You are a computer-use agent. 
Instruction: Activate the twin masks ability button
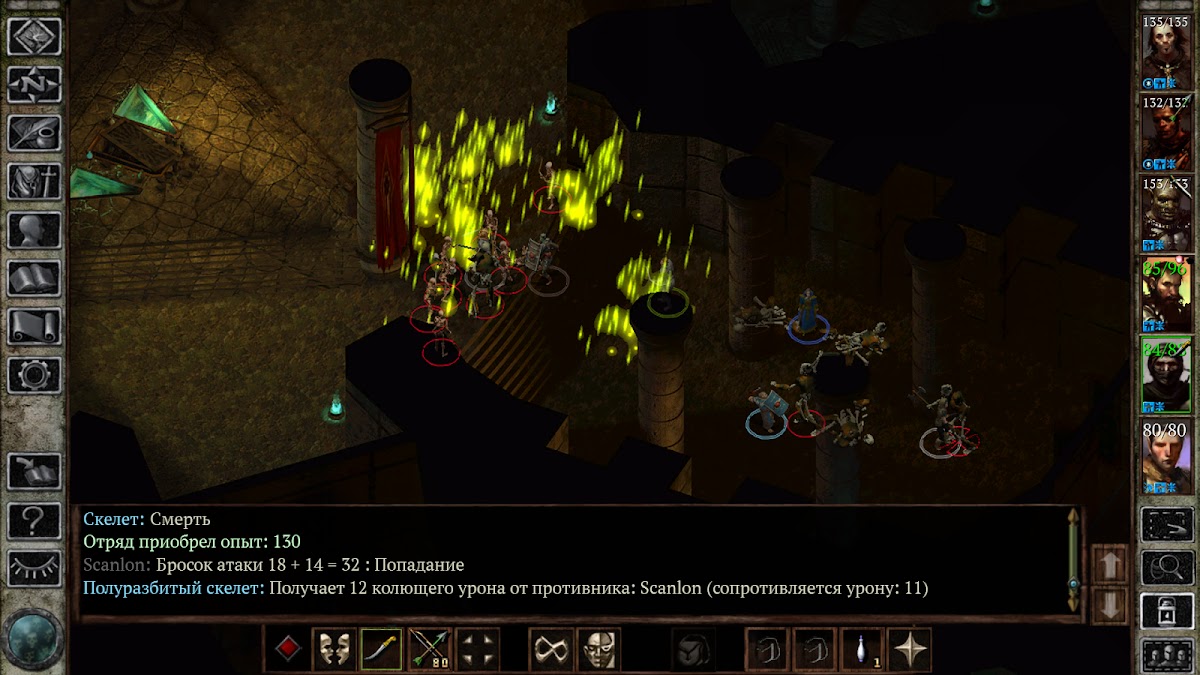(333, 650)
